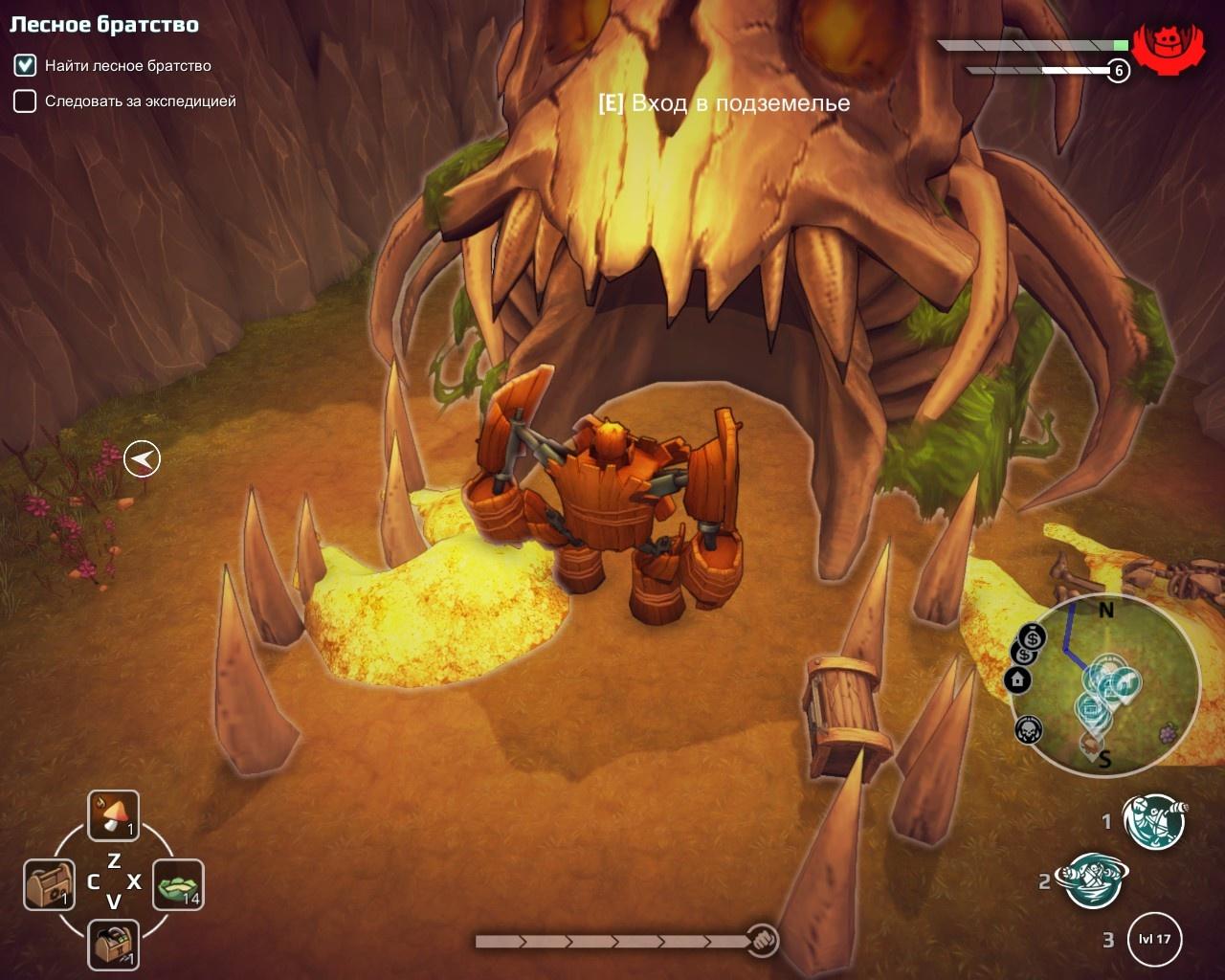Open the red robot character portrait
The width and height of the screenshot is (1225, 980).
click(1168, 45)
